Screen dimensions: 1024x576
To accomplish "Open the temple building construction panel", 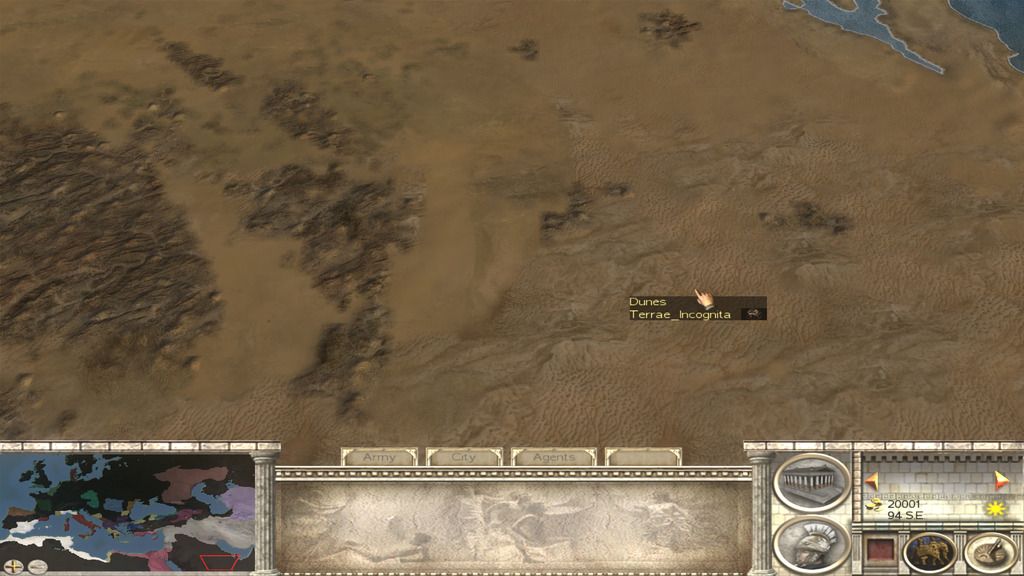I will [811, 482].
